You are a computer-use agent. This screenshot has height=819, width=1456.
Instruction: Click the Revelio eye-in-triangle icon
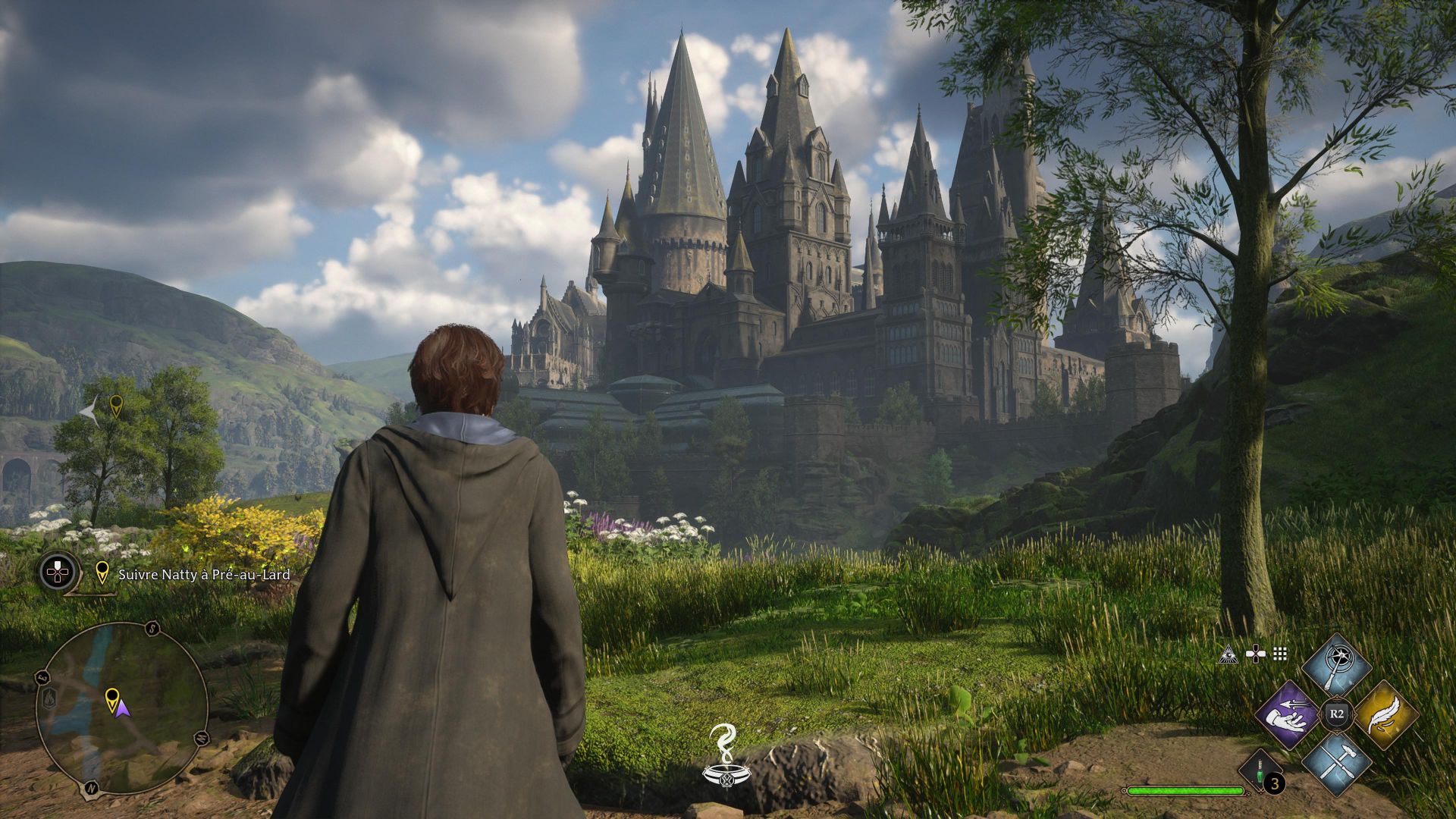pyautogui.click(x=1228, y=654)
